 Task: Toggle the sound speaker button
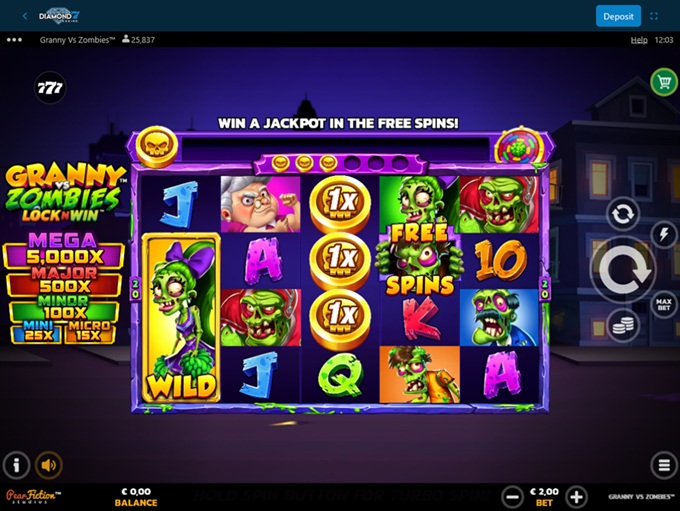point(48,465)
